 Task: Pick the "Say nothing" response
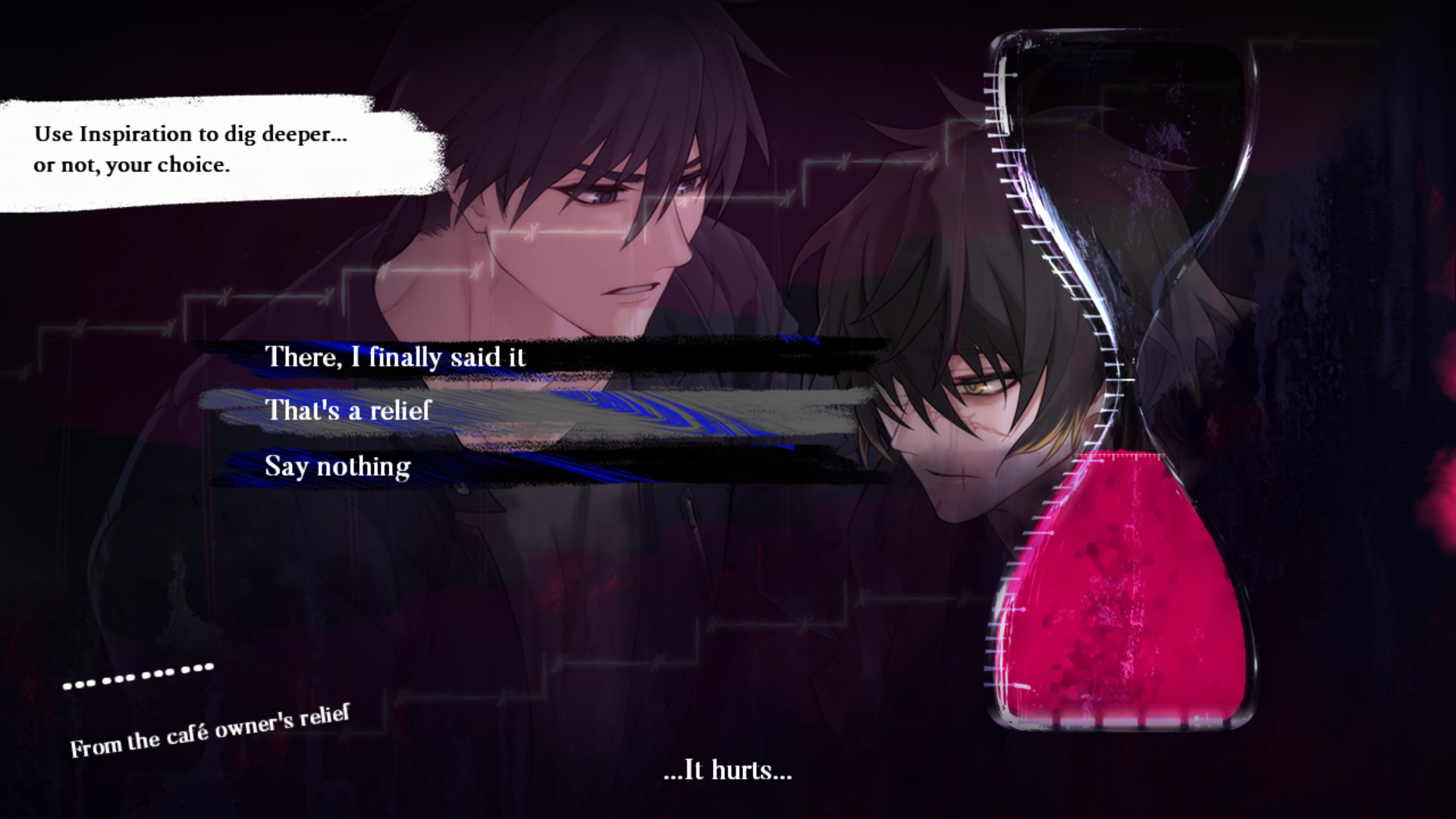(337, 466)
